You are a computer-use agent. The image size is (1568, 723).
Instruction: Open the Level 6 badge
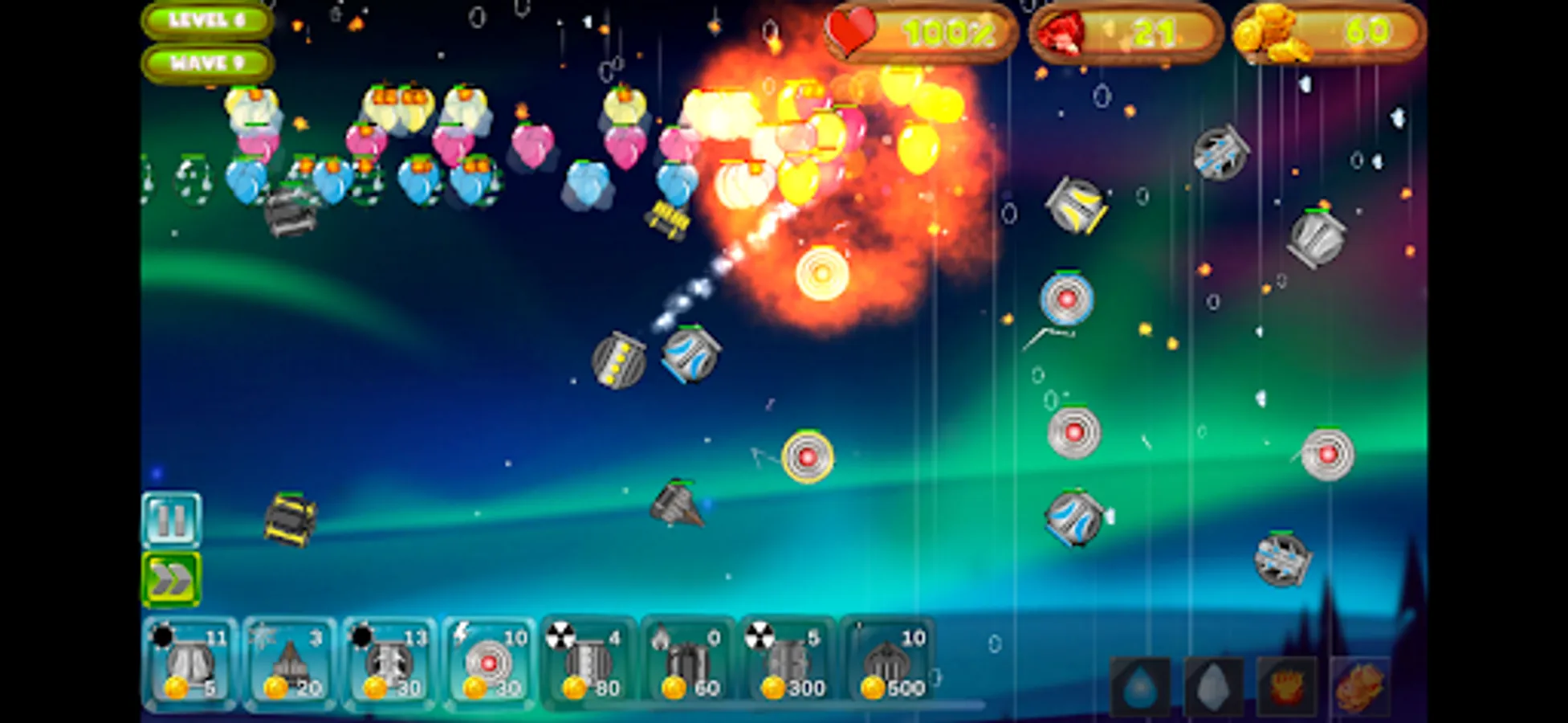(x=207, y=20)
